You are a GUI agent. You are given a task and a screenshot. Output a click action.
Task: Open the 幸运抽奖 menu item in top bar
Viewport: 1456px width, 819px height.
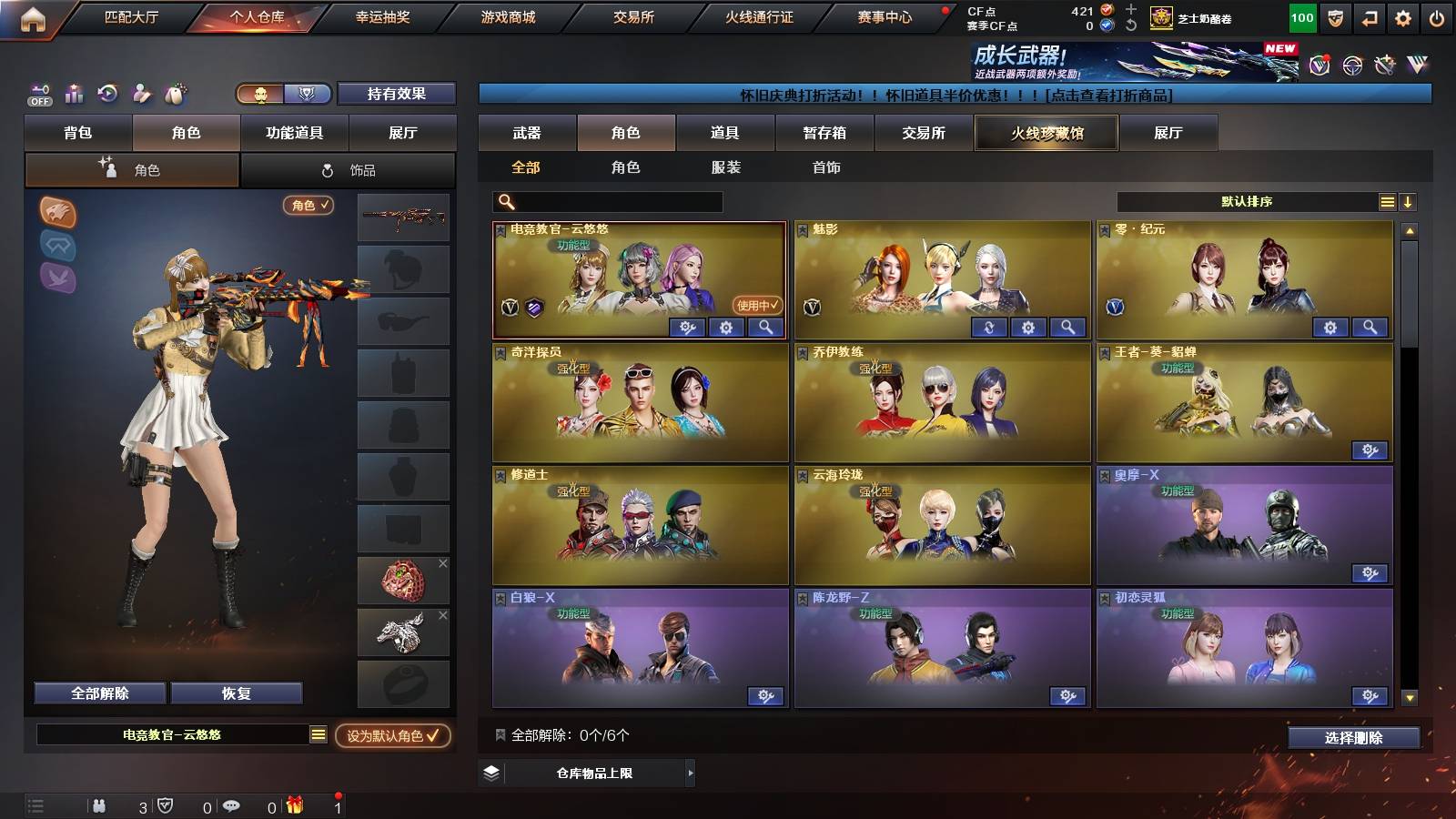click(x=382, y=15)
